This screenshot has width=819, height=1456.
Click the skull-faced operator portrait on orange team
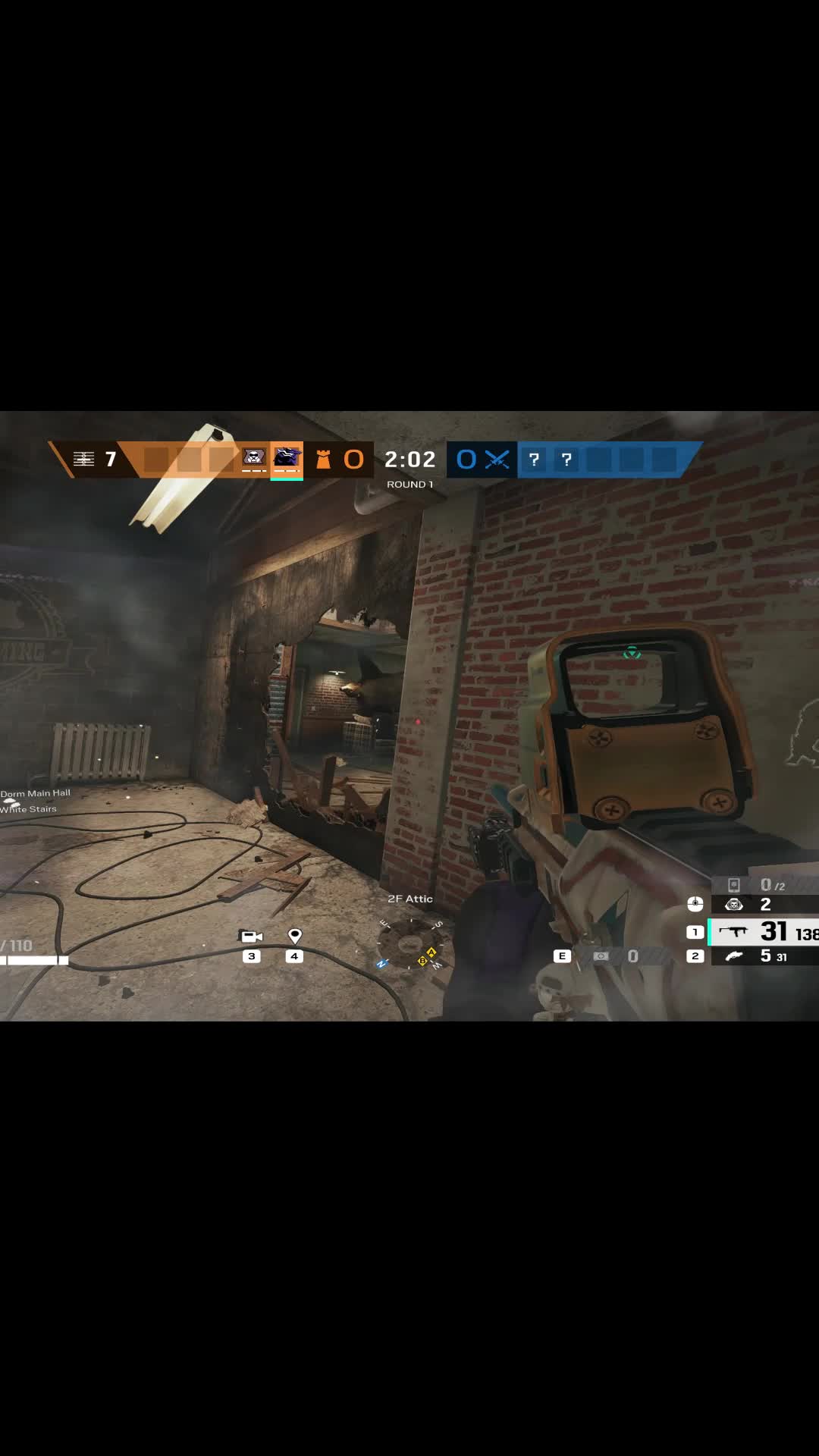[x=253, y=457]
